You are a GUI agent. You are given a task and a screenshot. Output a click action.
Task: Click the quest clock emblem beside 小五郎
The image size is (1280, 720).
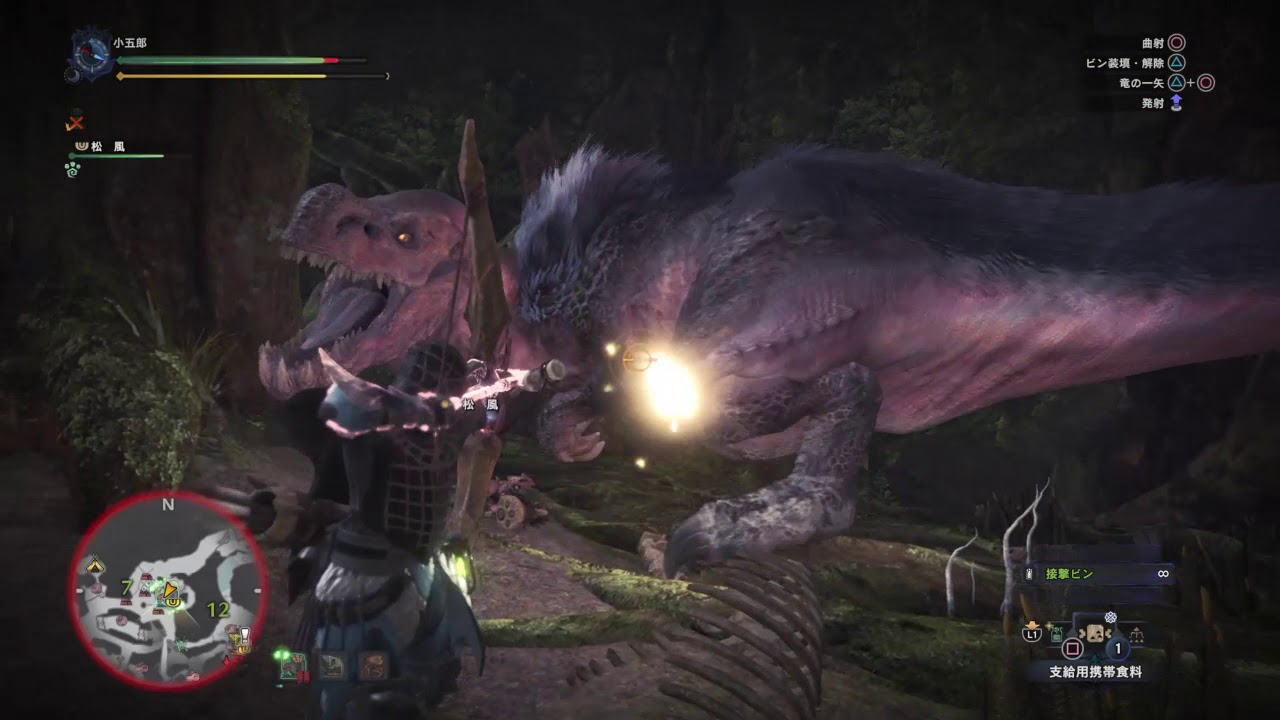point(91,54)
